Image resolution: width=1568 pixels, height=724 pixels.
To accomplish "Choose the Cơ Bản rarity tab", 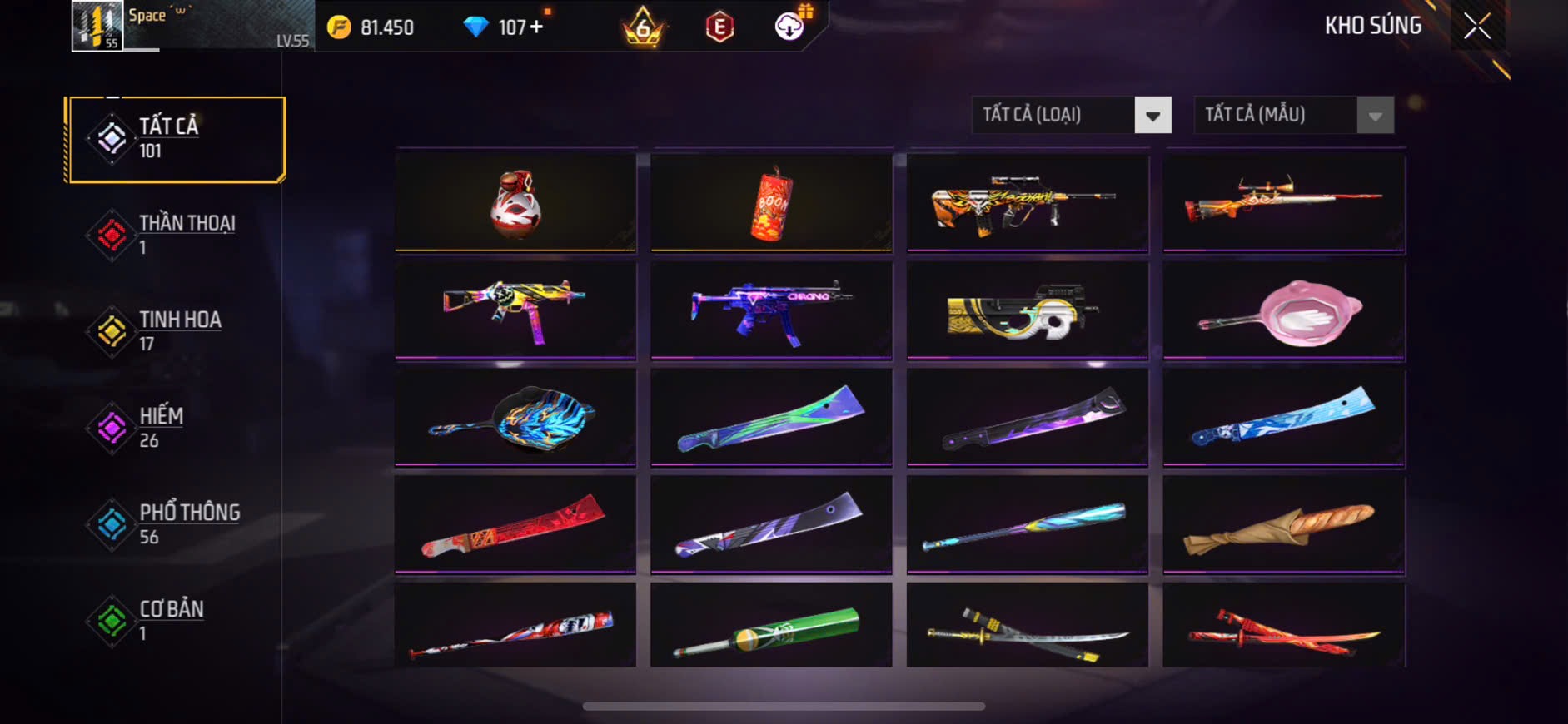I will [177, 621].
